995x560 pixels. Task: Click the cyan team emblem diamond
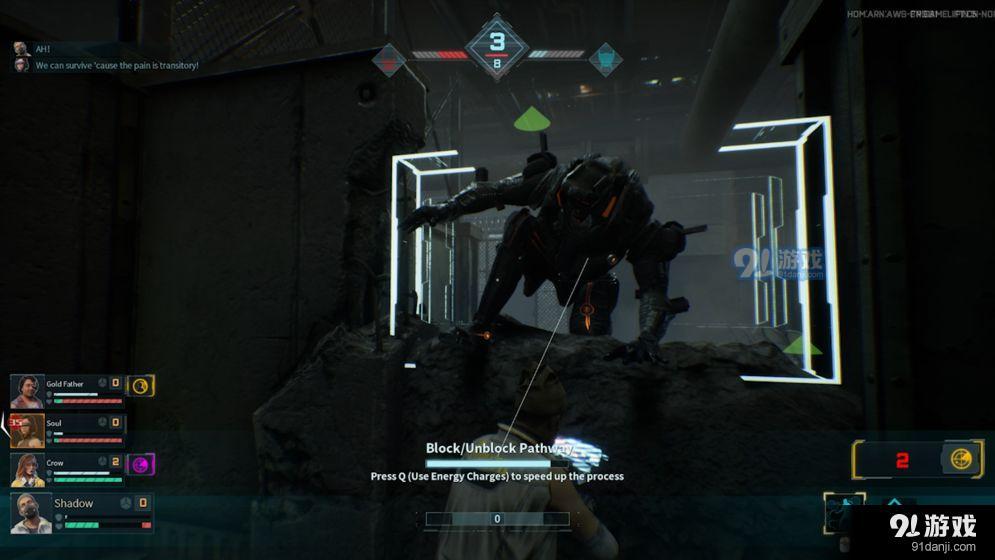point(604,59)
